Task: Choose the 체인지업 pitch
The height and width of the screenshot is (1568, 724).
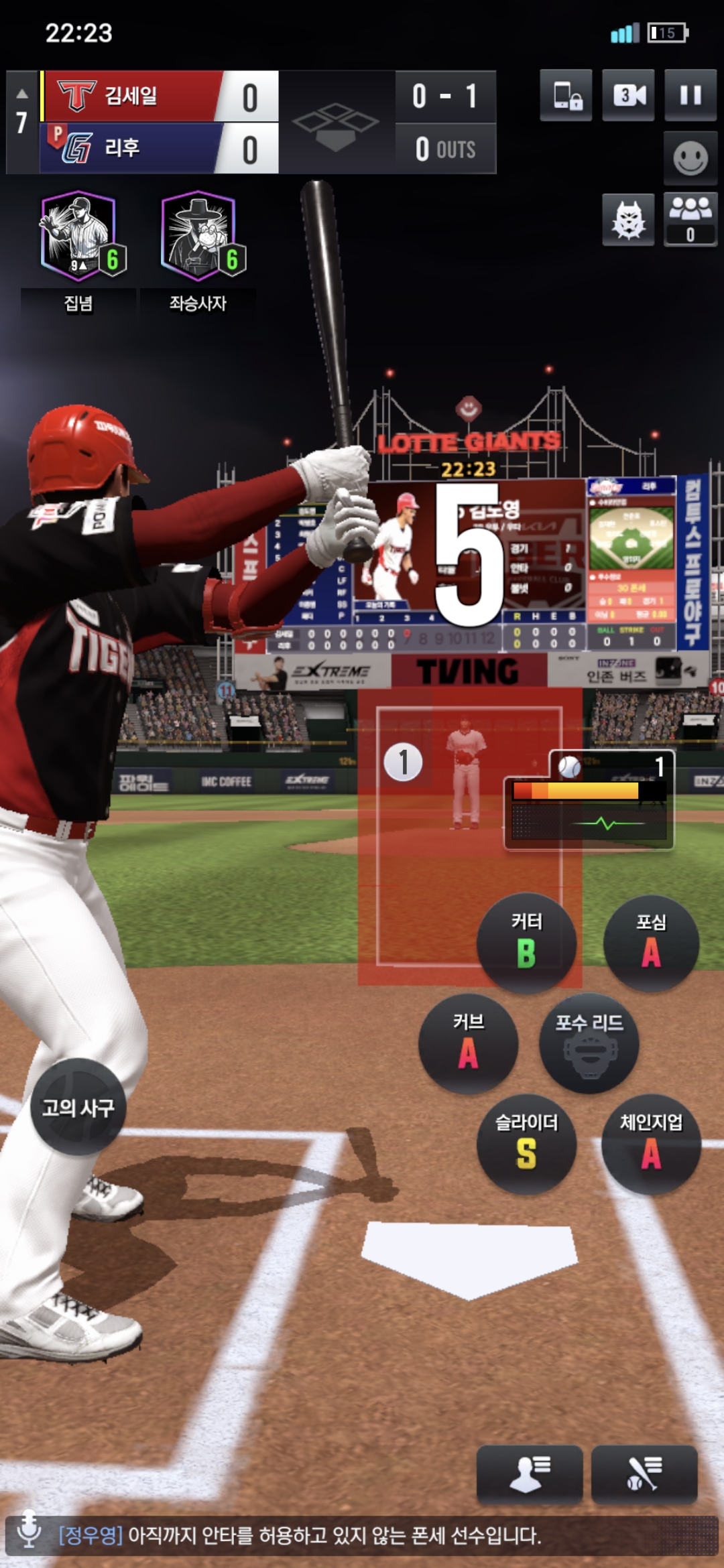Action: 651,1144
